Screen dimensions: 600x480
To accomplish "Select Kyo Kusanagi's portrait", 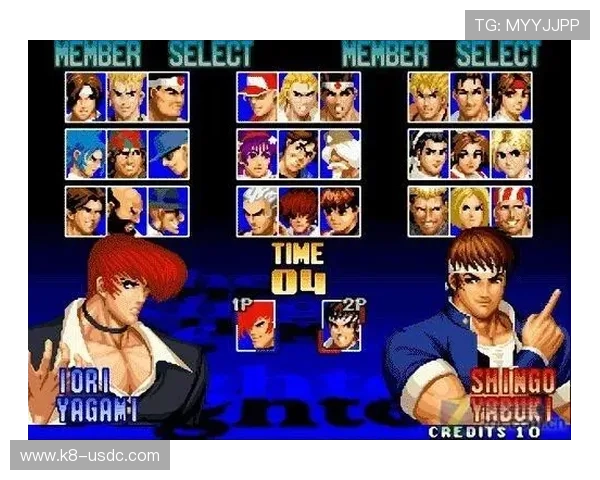I will tap(84, 97).
